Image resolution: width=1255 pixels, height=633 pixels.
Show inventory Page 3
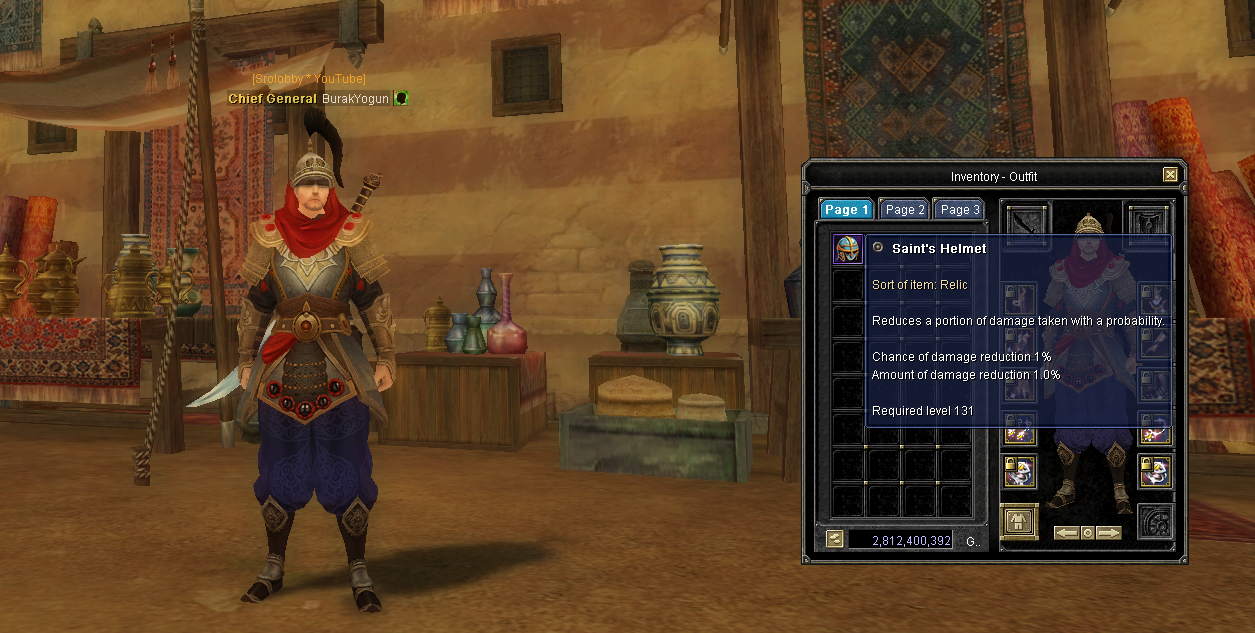pyautogui.click(x=959, y=210)
